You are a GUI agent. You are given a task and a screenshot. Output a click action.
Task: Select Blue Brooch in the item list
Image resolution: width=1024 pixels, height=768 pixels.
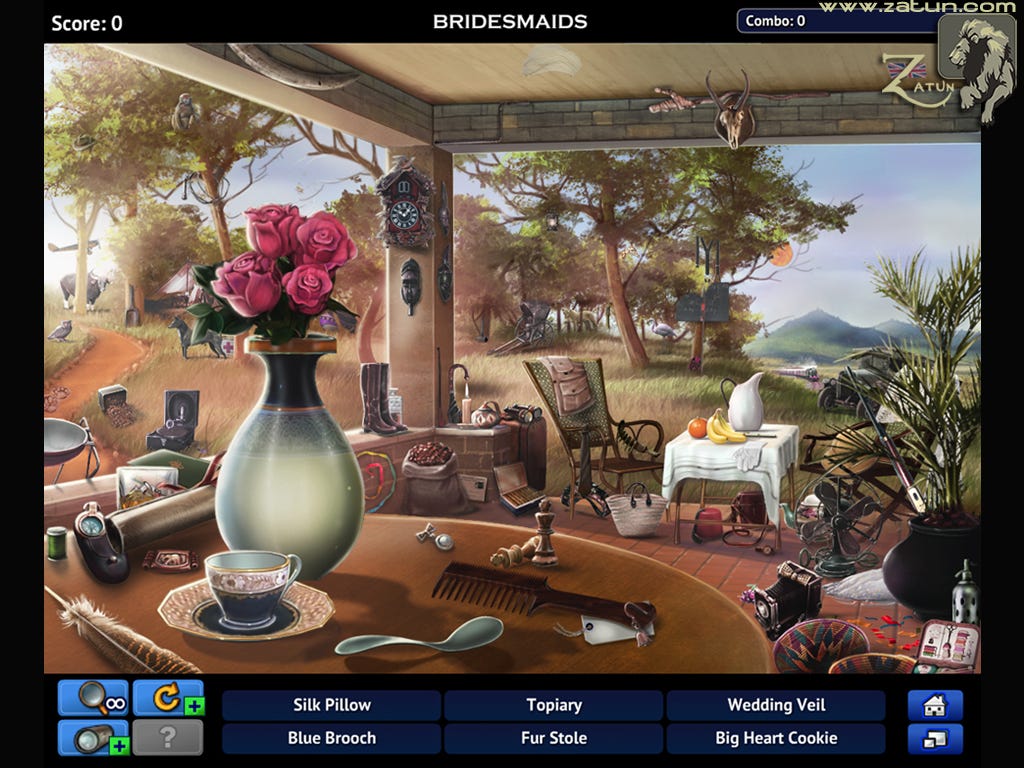click(x=331, y=739)
